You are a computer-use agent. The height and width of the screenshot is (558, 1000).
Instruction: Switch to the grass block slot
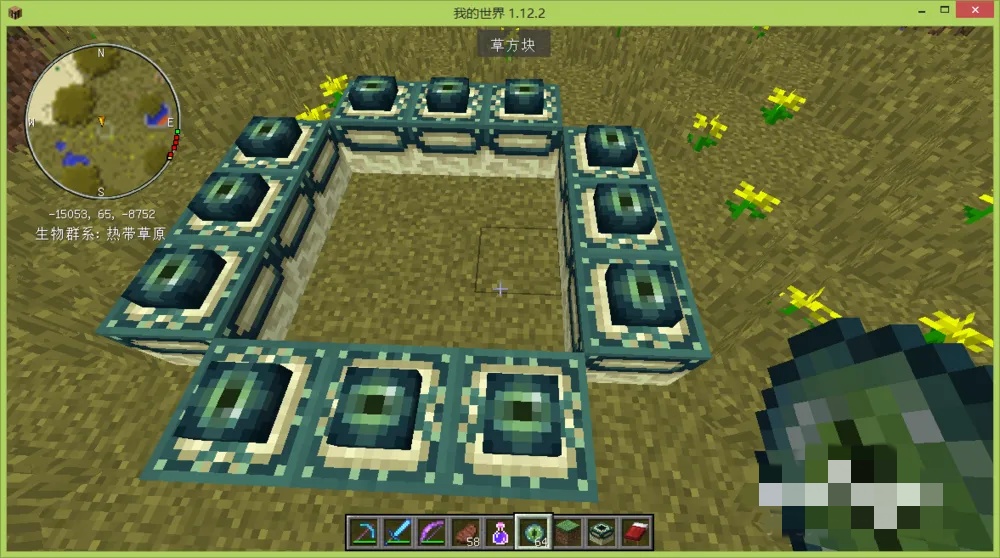567,531
